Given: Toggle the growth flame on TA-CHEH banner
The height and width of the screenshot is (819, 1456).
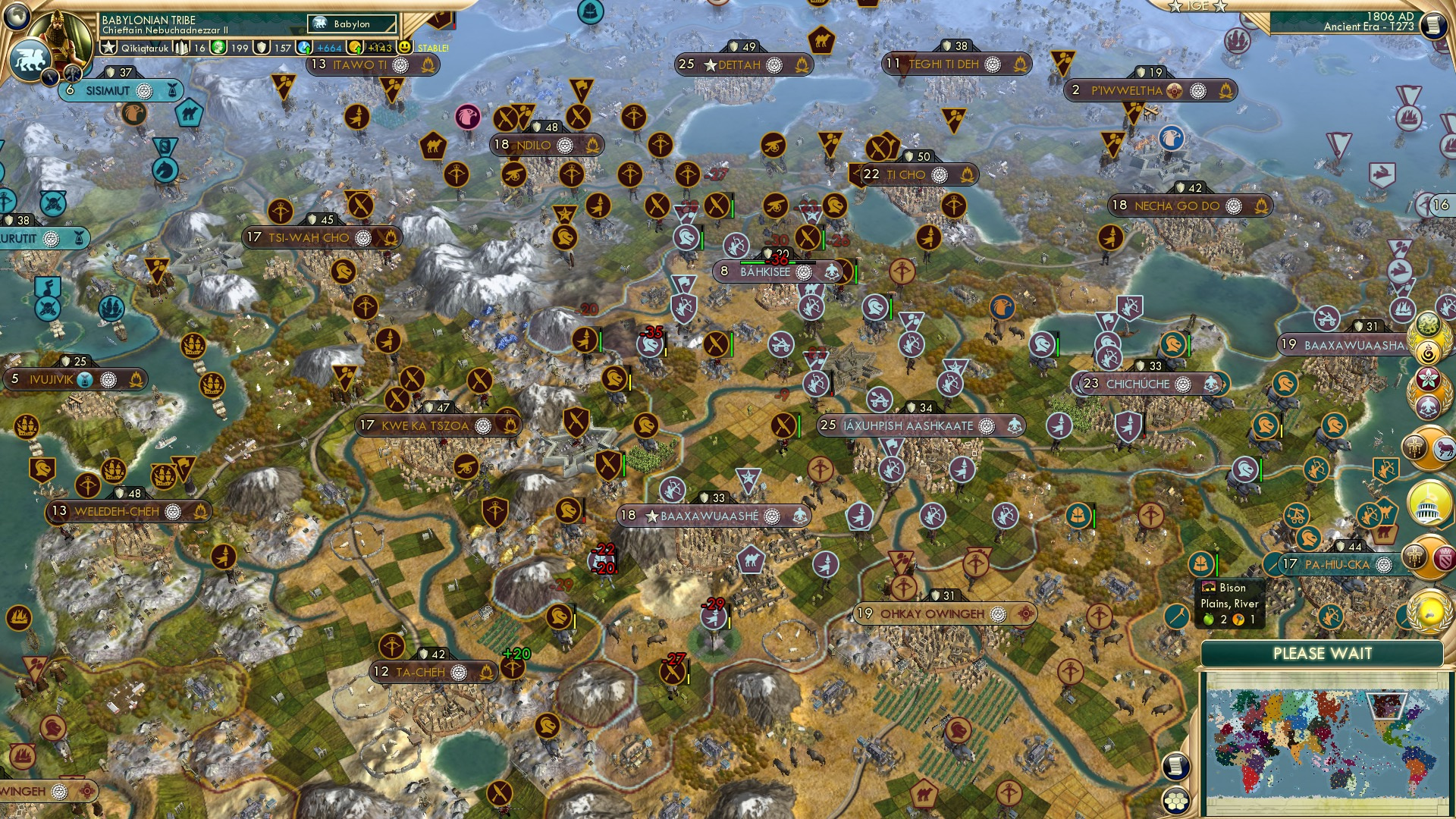Looking at the screenshot, I should [486, 672].
